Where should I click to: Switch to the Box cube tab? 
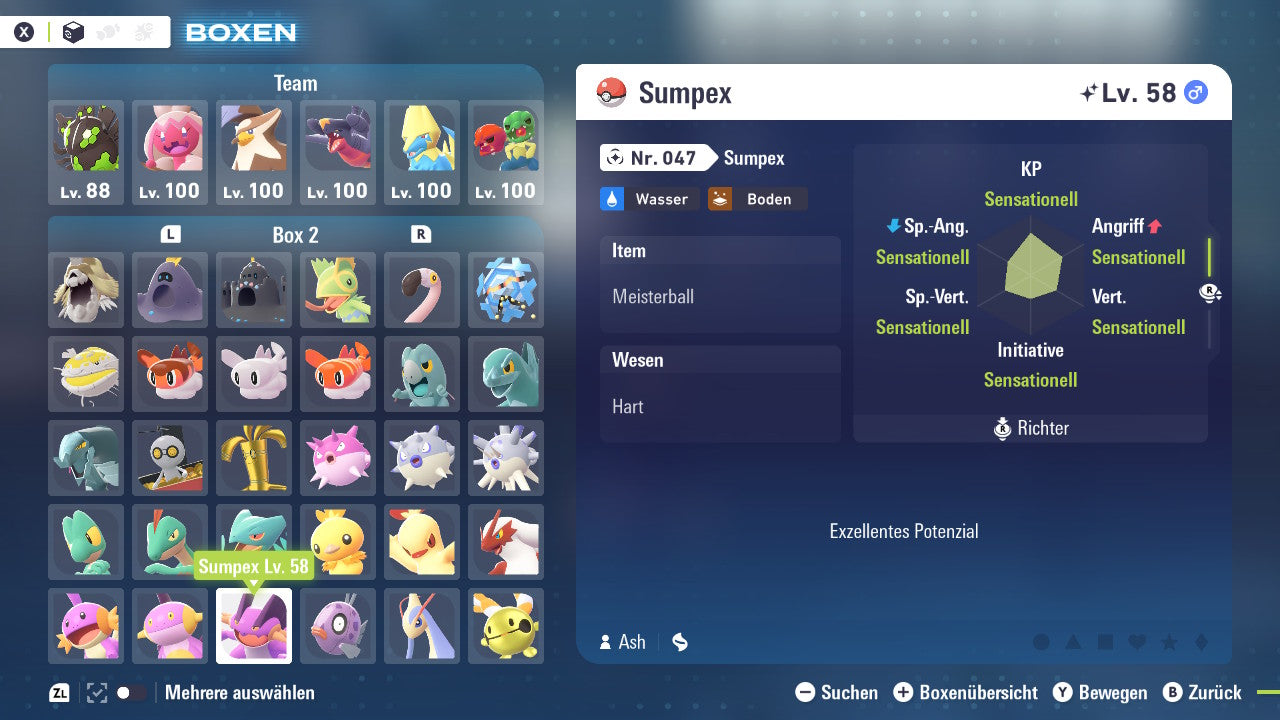click(x=72, y=31)
